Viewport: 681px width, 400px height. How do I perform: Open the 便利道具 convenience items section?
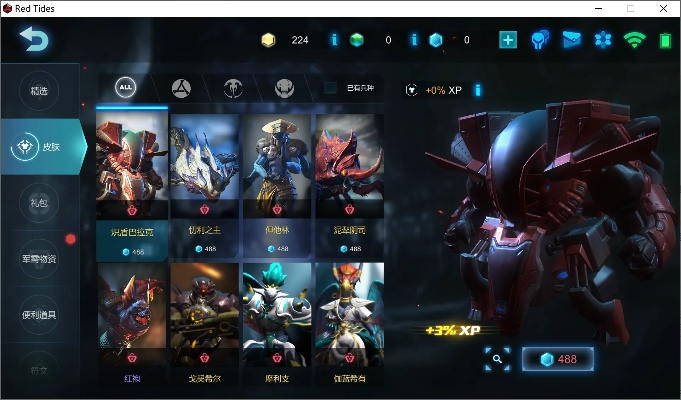coord(40,314)
